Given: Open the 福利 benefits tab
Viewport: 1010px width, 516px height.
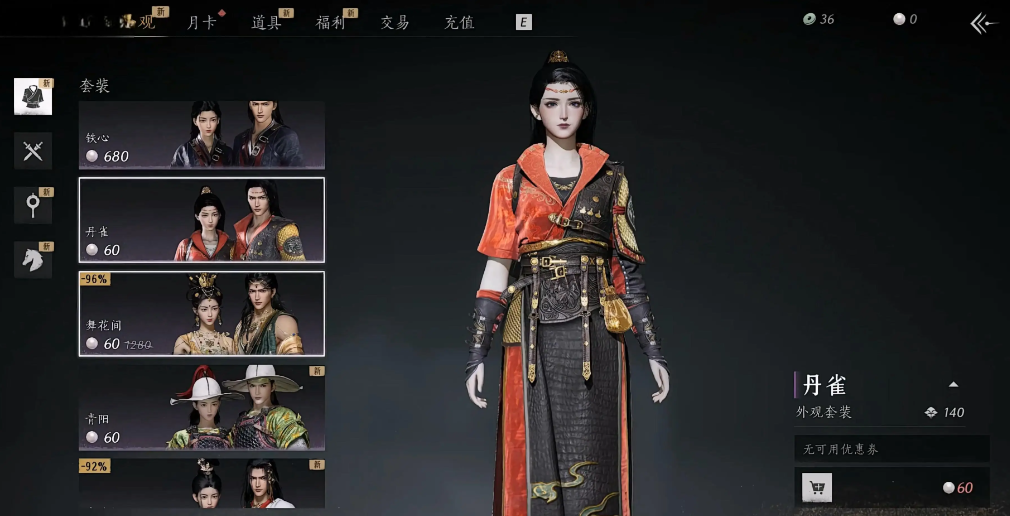Looking at the screenshot, I should coord(330,22).
